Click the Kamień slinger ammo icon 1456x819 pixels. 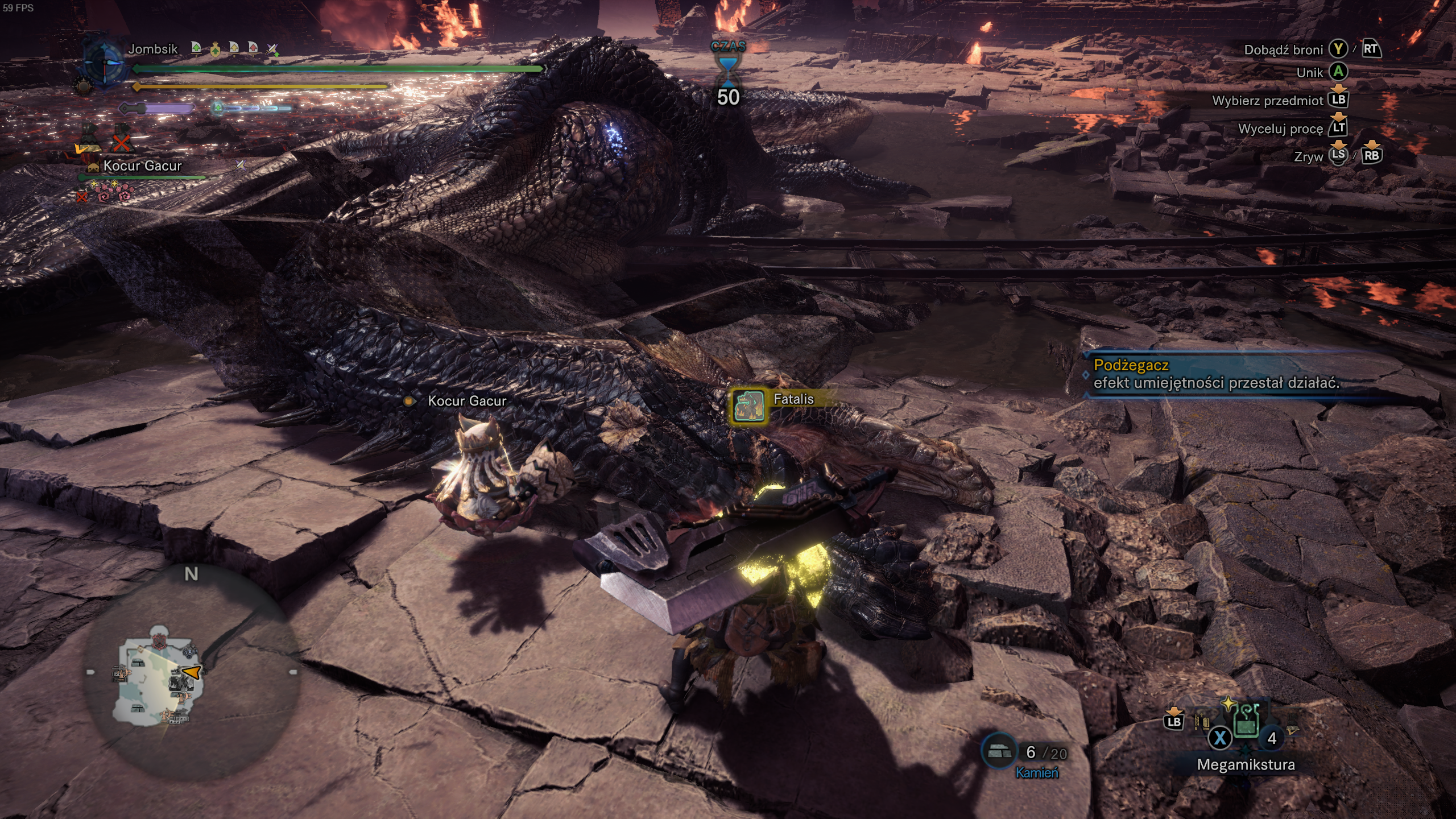(x=1000, y=752)
